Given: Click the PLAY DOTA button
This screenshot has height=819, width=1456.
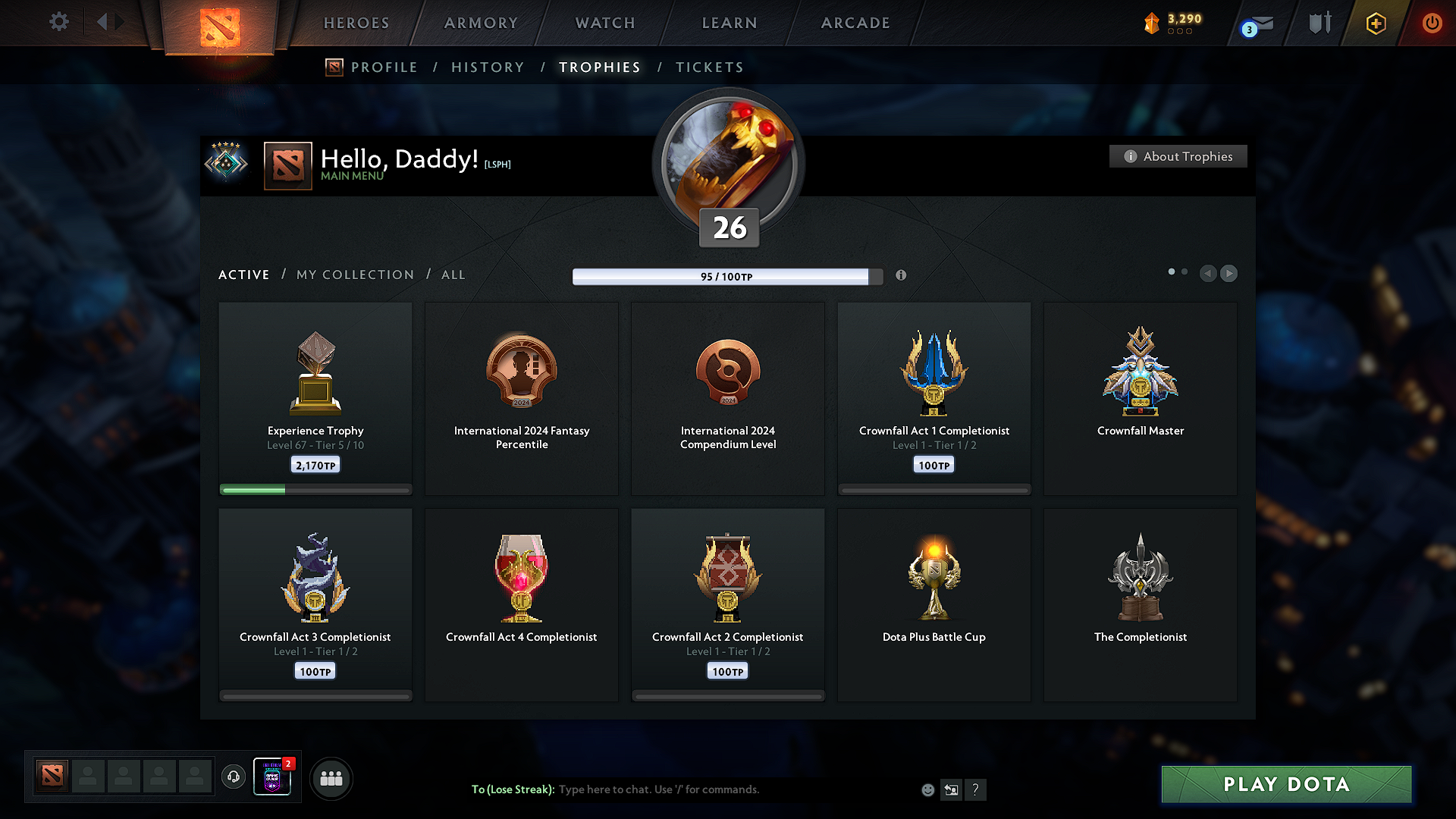Looking at the screenshot, I should pos(1285,784).
